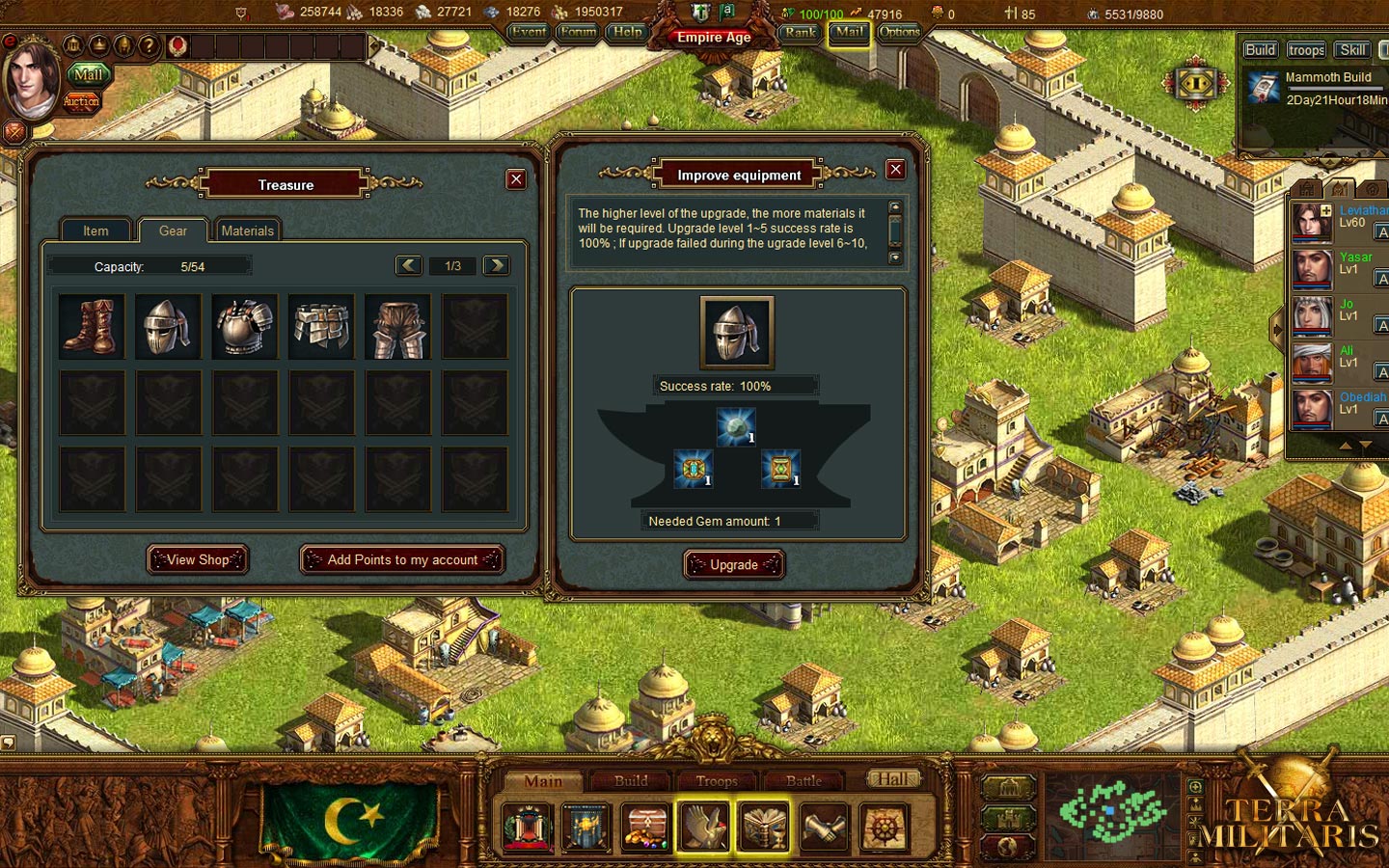Select the leather boots gear slot

92,327
